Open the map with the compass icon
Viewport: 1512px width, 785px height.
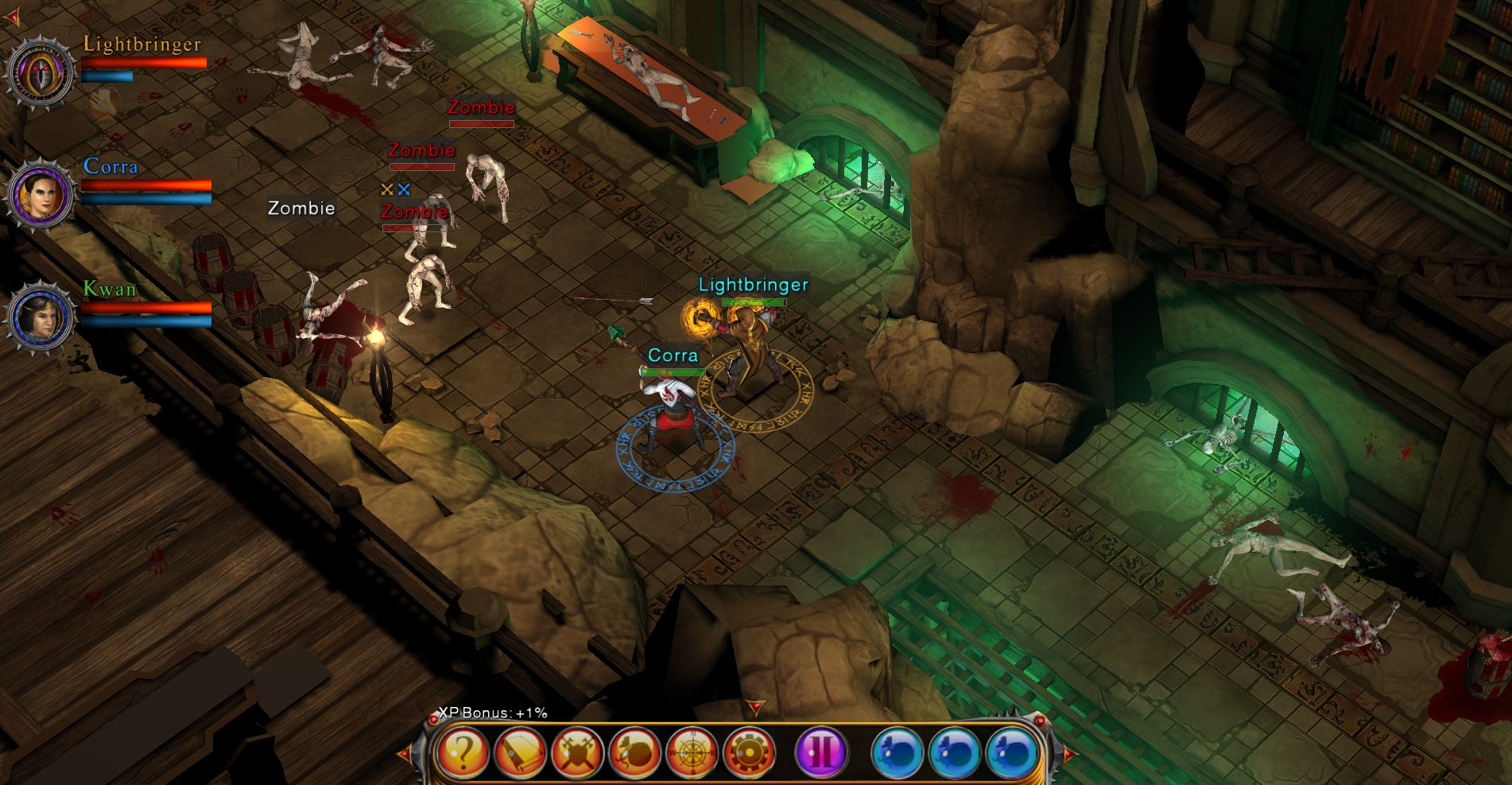(692, 752)
